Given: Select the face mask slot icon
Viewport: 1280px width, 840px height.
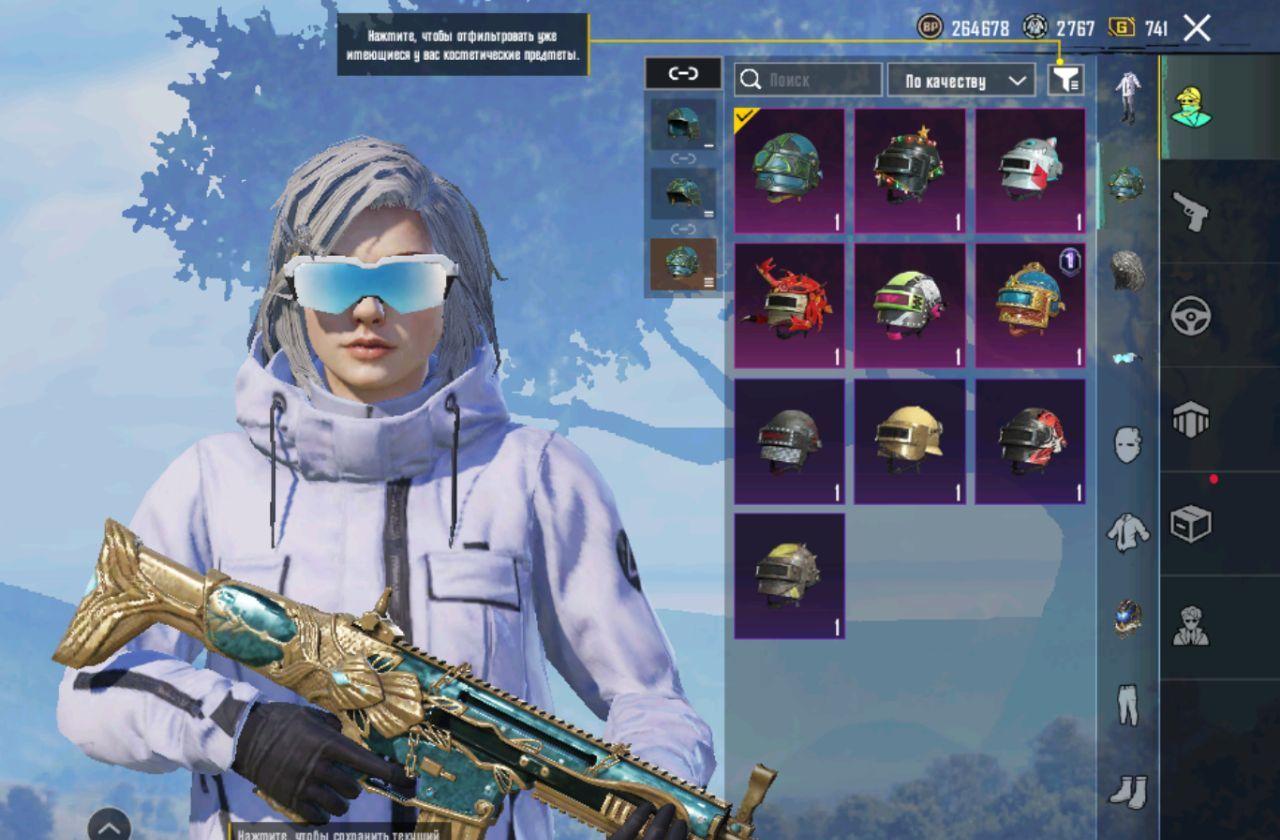Looking at the screenshot, I should (1127, 443).
